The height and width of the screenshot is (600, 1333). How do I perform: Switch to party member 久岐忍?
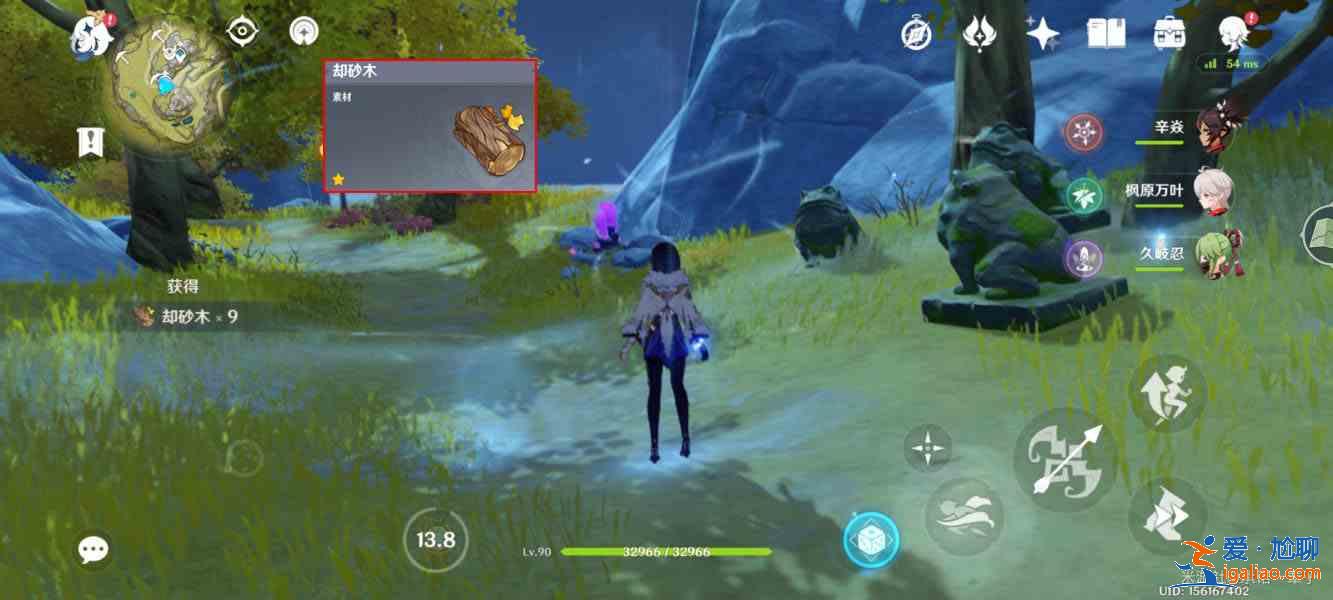[x=1212, y=253]
